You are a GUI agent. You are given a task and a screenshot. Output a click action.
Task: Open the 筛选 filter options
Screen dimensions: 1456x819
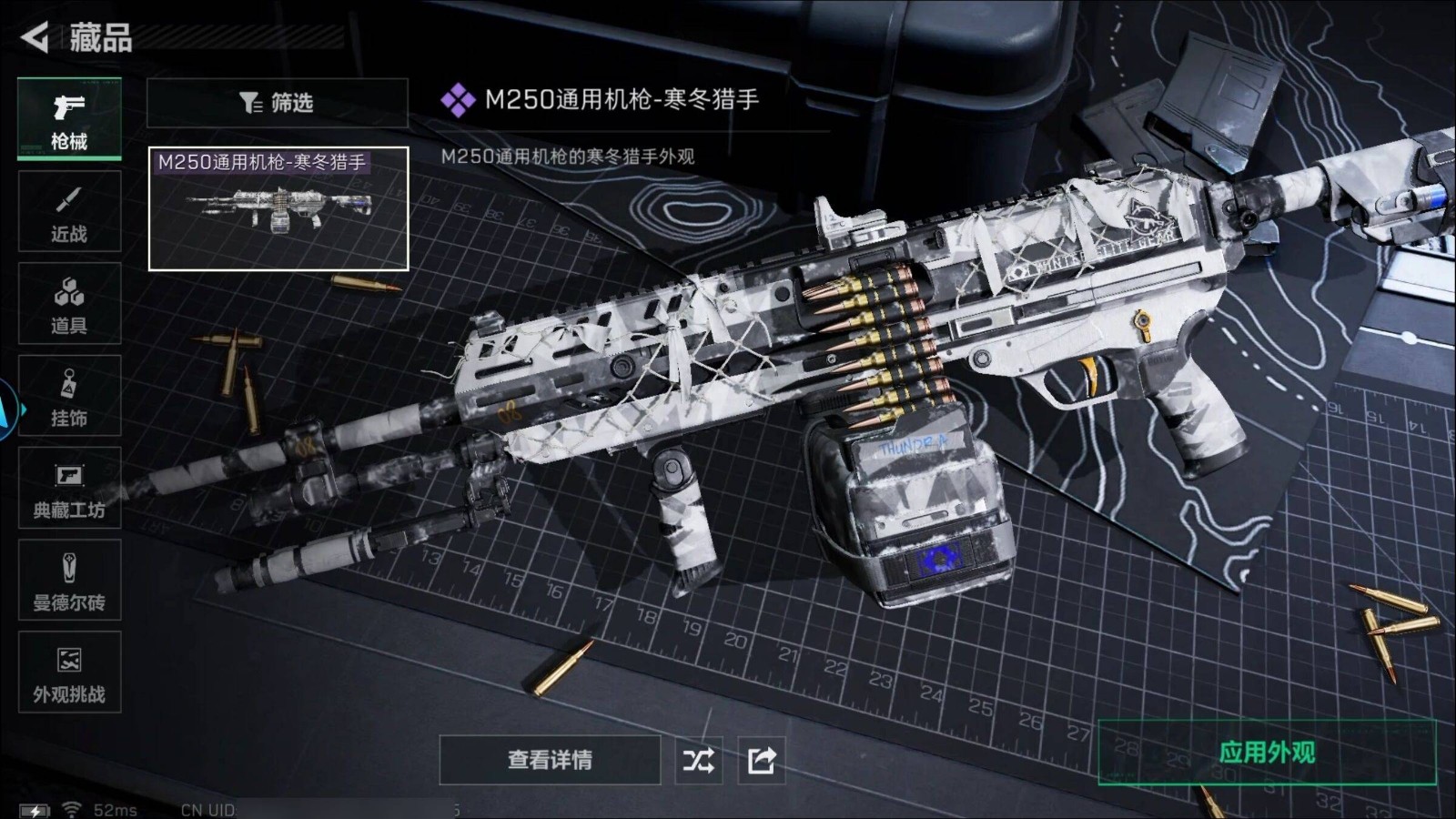point(277,103)
